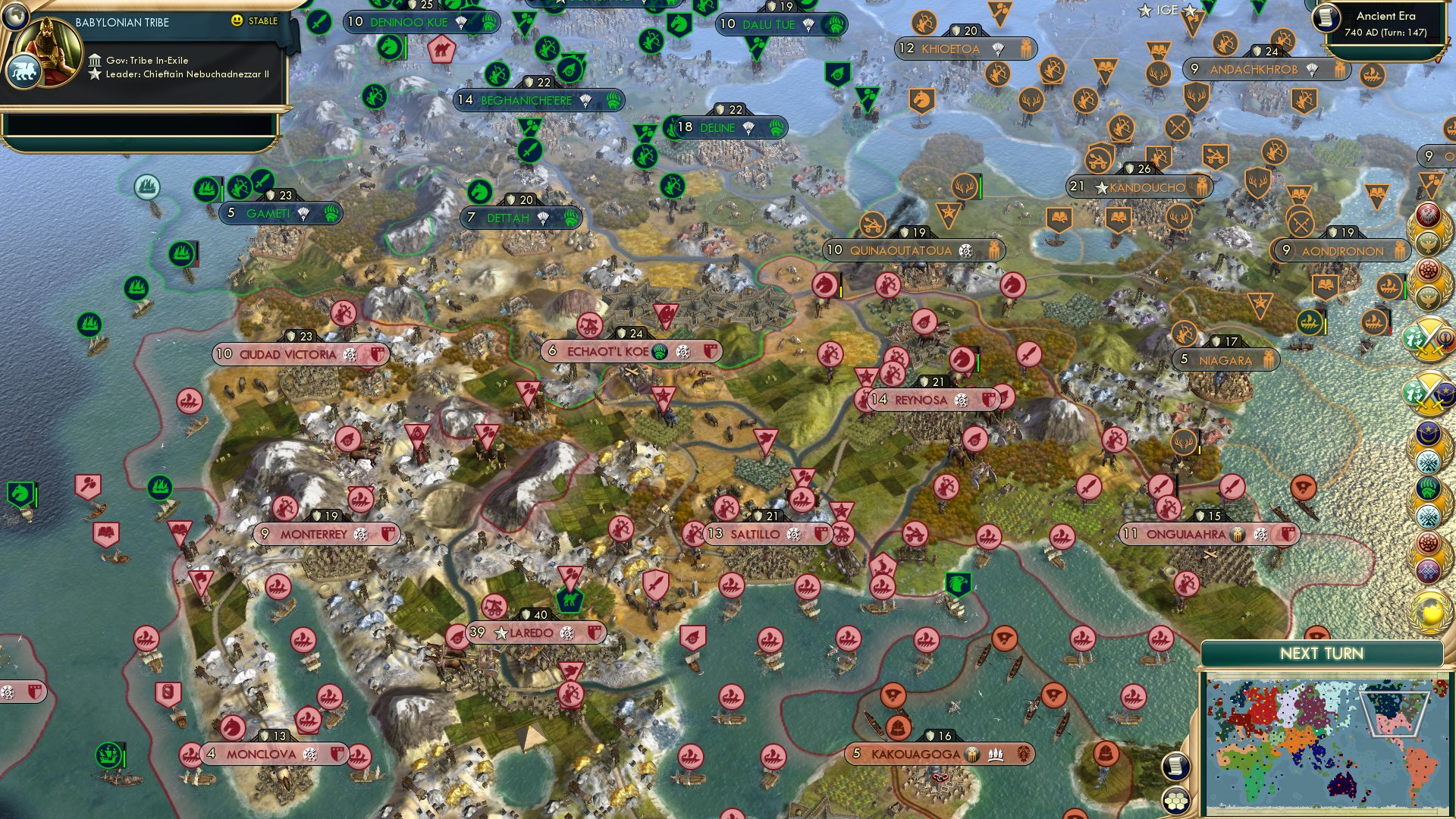Screen dimensions: 1456x819
Task: Click the smiley STABLE stability indicator
Action: (x=237, y=21)
